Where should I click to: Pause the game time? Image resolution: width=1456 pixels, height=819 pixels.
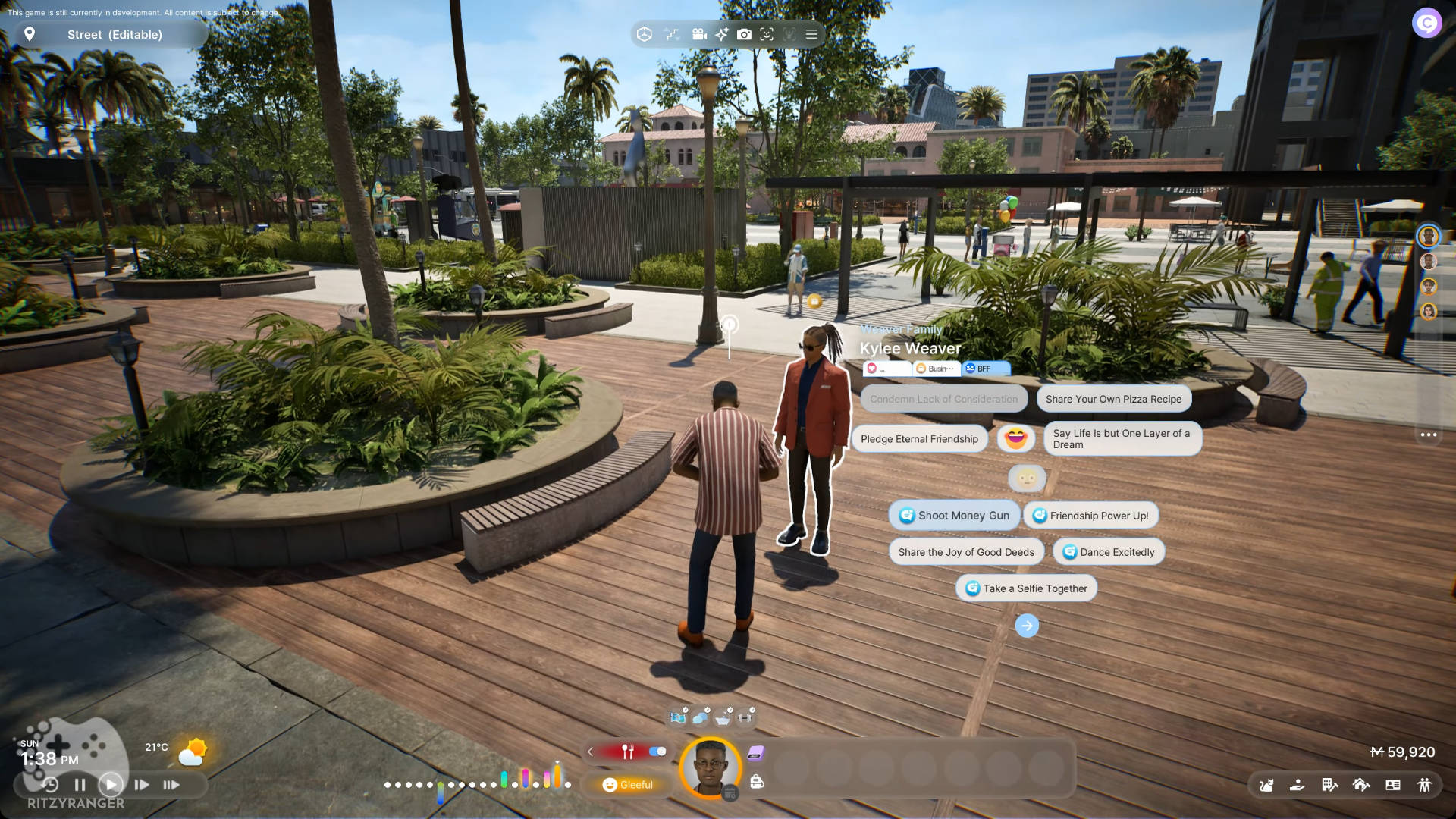click(80, 785)
